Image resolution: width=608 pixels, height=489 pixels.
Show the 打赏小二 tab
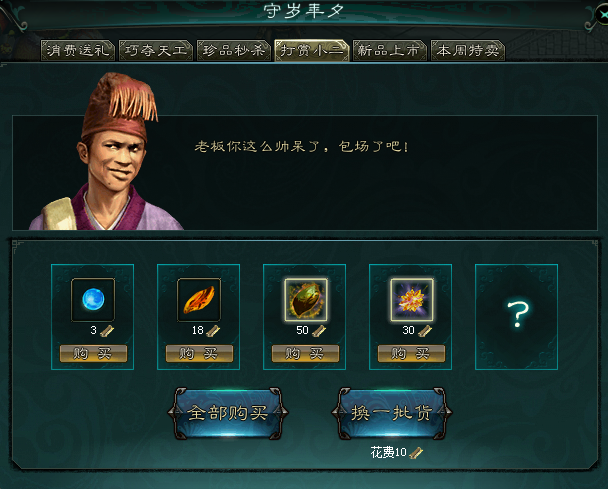311,50
